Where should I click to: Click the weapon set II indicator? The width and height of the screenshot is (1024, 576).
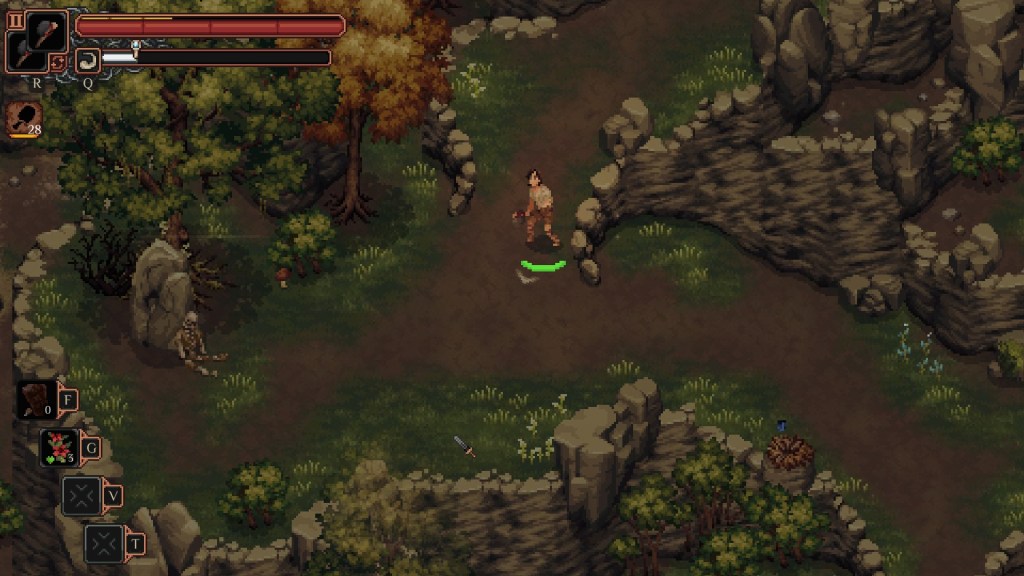(x=15, y=19)
